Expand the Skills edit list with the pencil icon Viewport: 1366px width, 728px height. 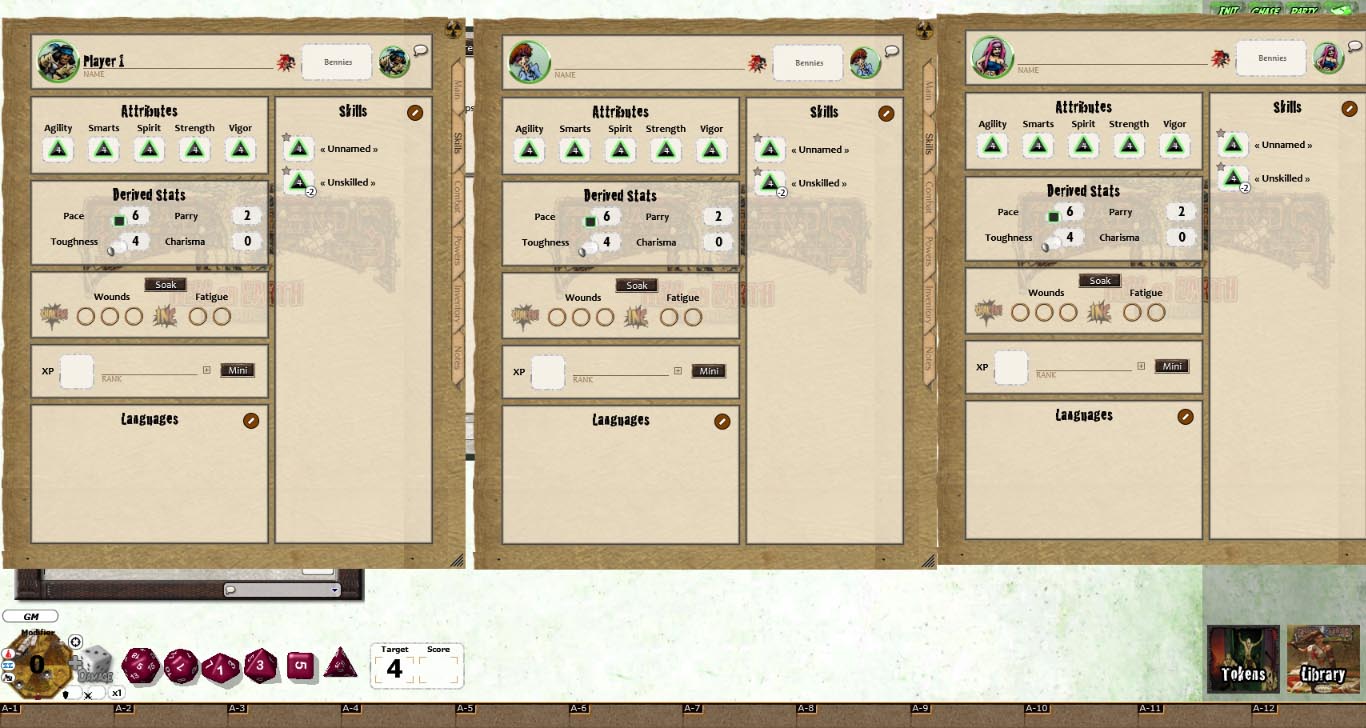[415, 112]
